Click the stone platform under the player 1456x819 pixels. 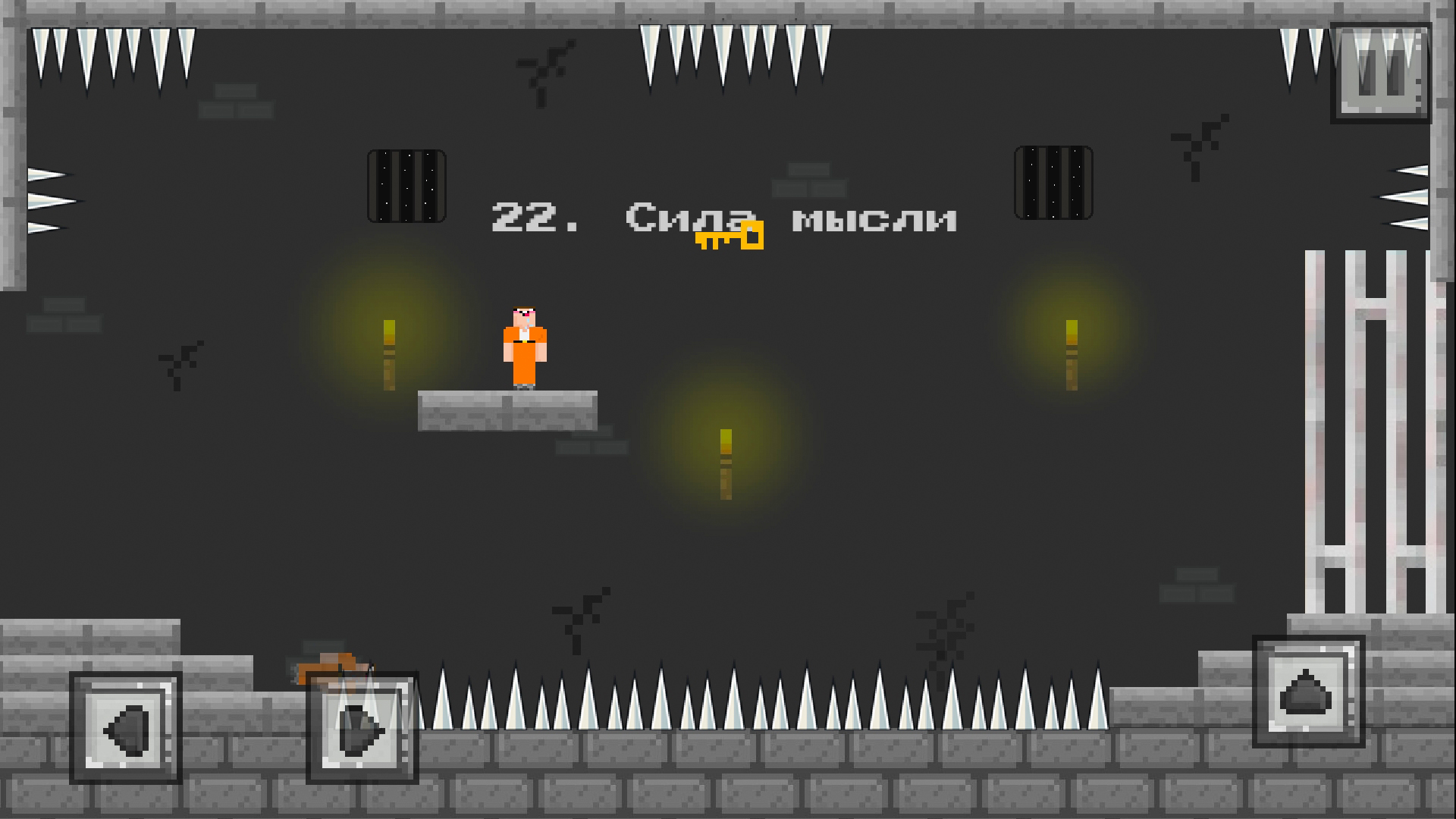click(508, 409)
